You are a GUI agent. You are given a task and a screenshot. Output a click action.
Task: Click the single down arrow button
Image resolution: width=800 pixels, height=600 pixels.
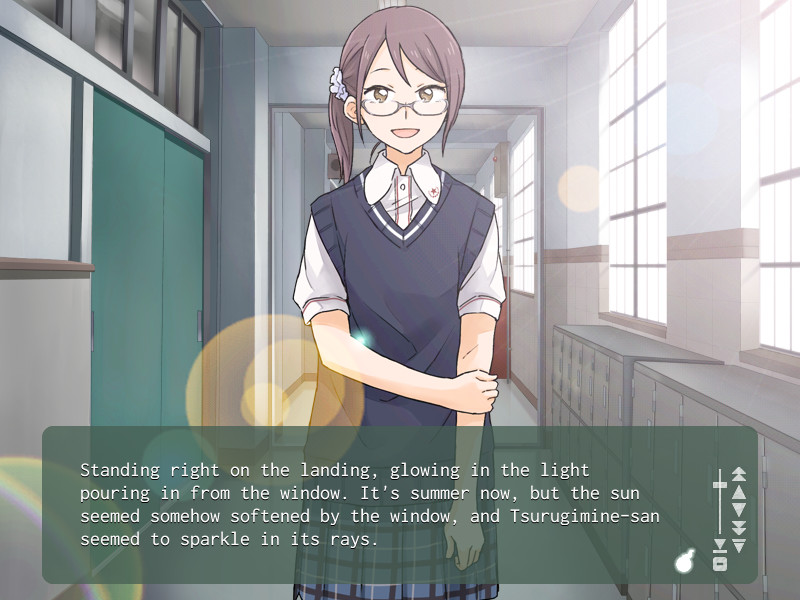click(739, 509)
